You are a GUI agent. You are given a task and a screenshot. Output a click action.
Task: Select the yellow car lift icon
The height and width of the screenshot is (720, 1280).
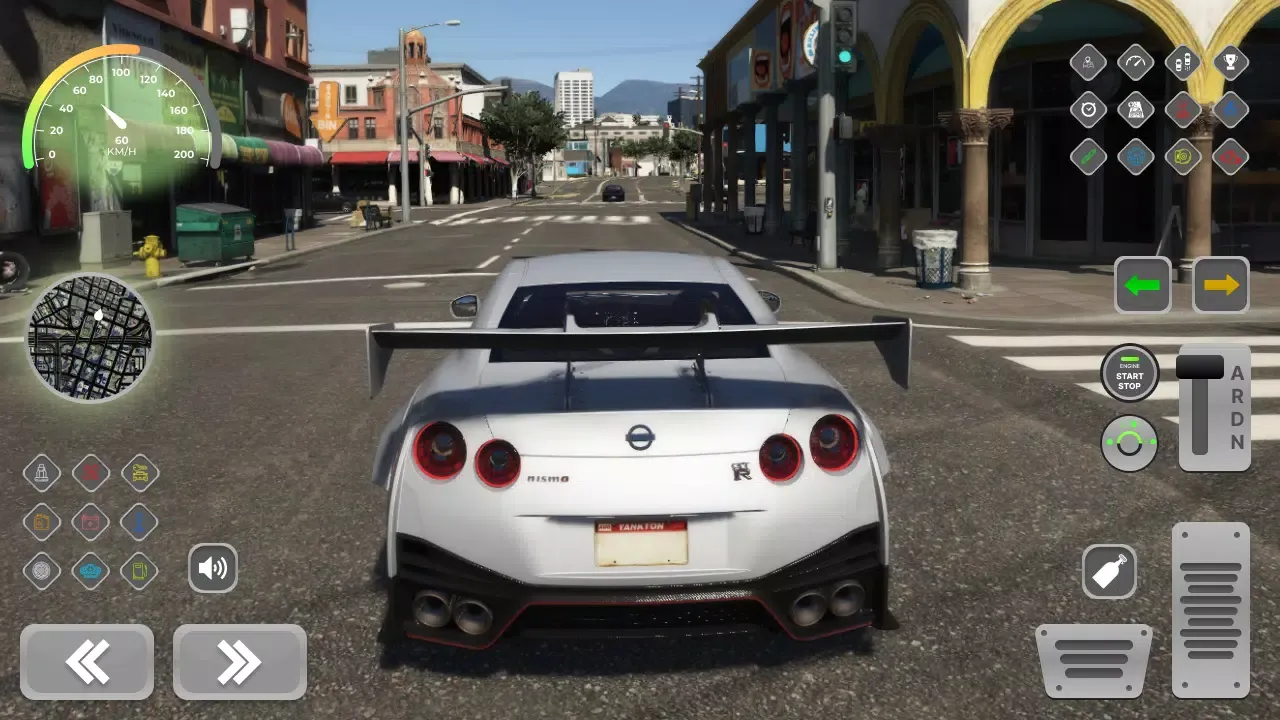click(139, 472)
